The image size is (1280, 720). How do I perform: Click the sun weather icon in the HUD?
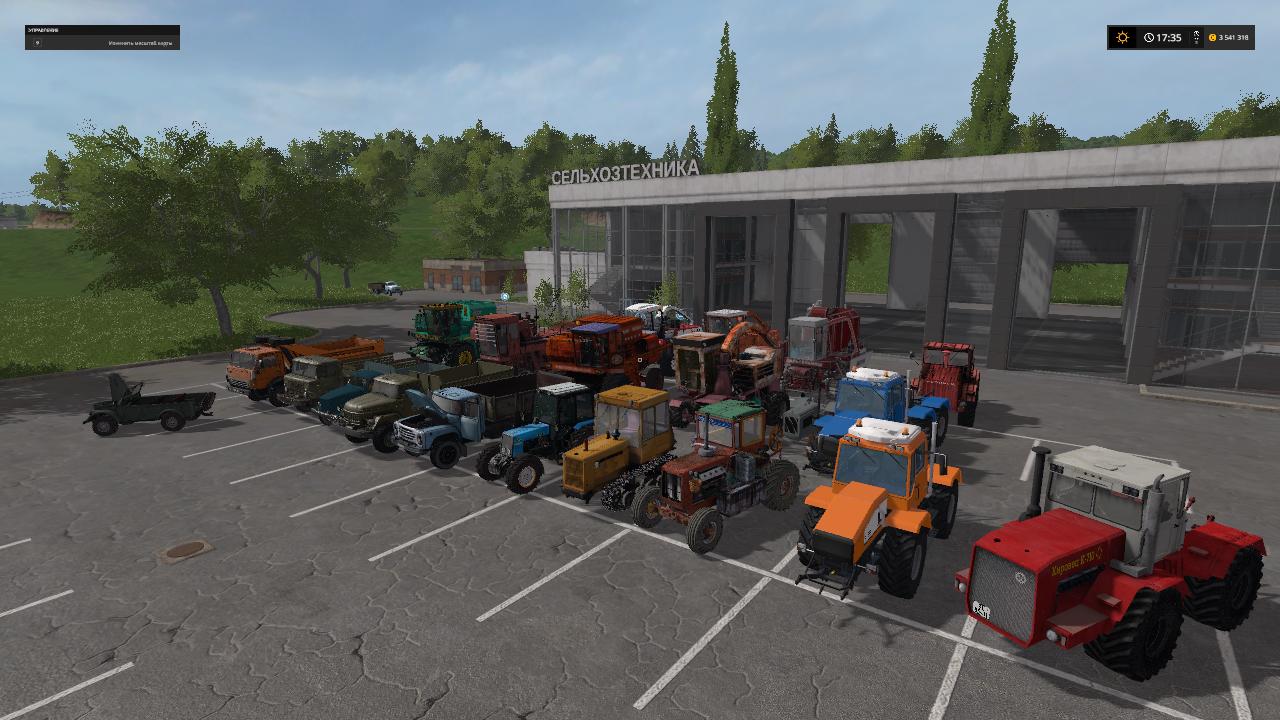(1122, 37)
